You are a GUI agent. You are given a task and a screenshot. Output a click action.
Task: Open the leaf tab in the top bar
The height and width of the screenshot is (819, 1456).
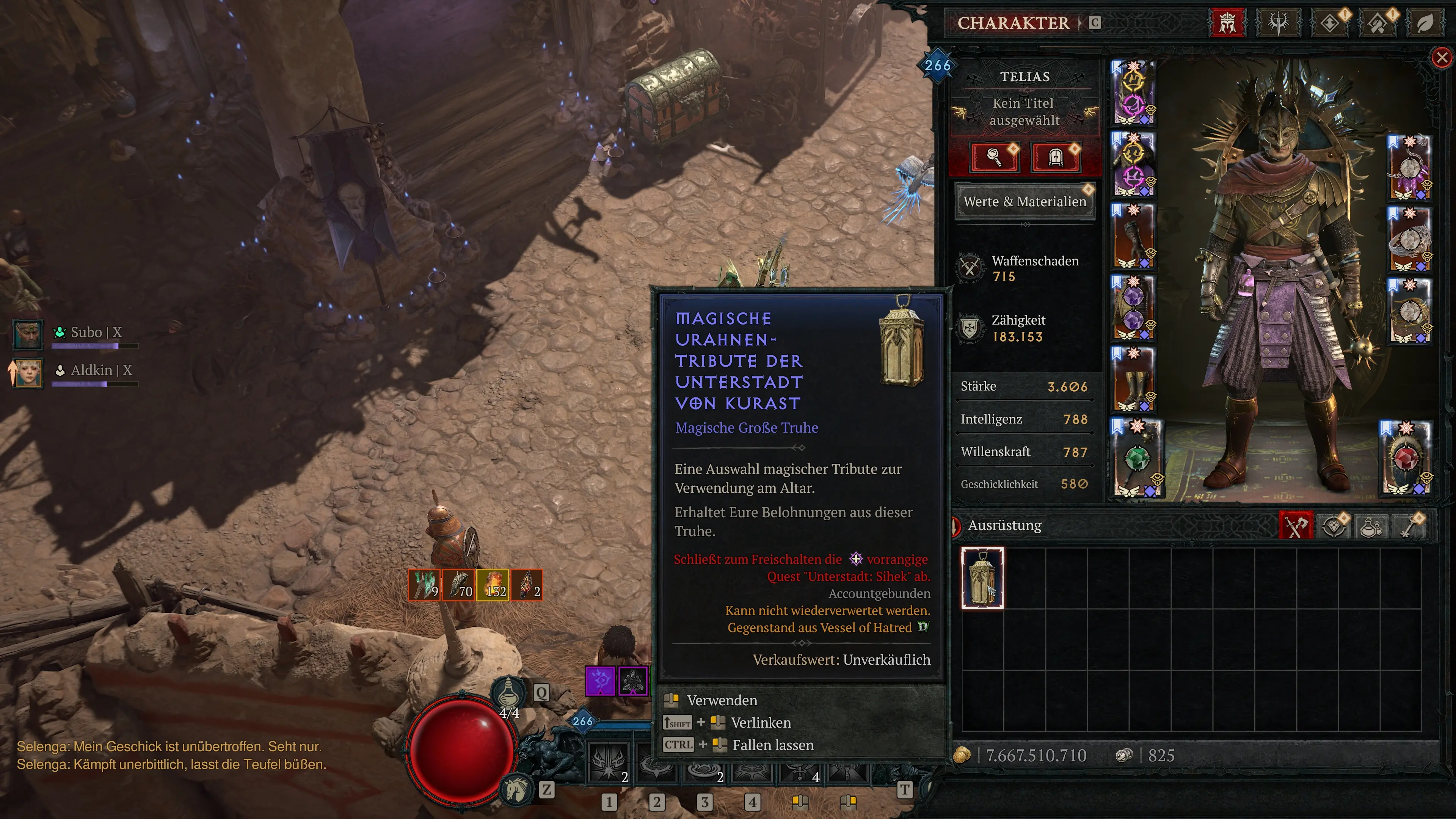pyautogui.click(x=1425, y=23)
